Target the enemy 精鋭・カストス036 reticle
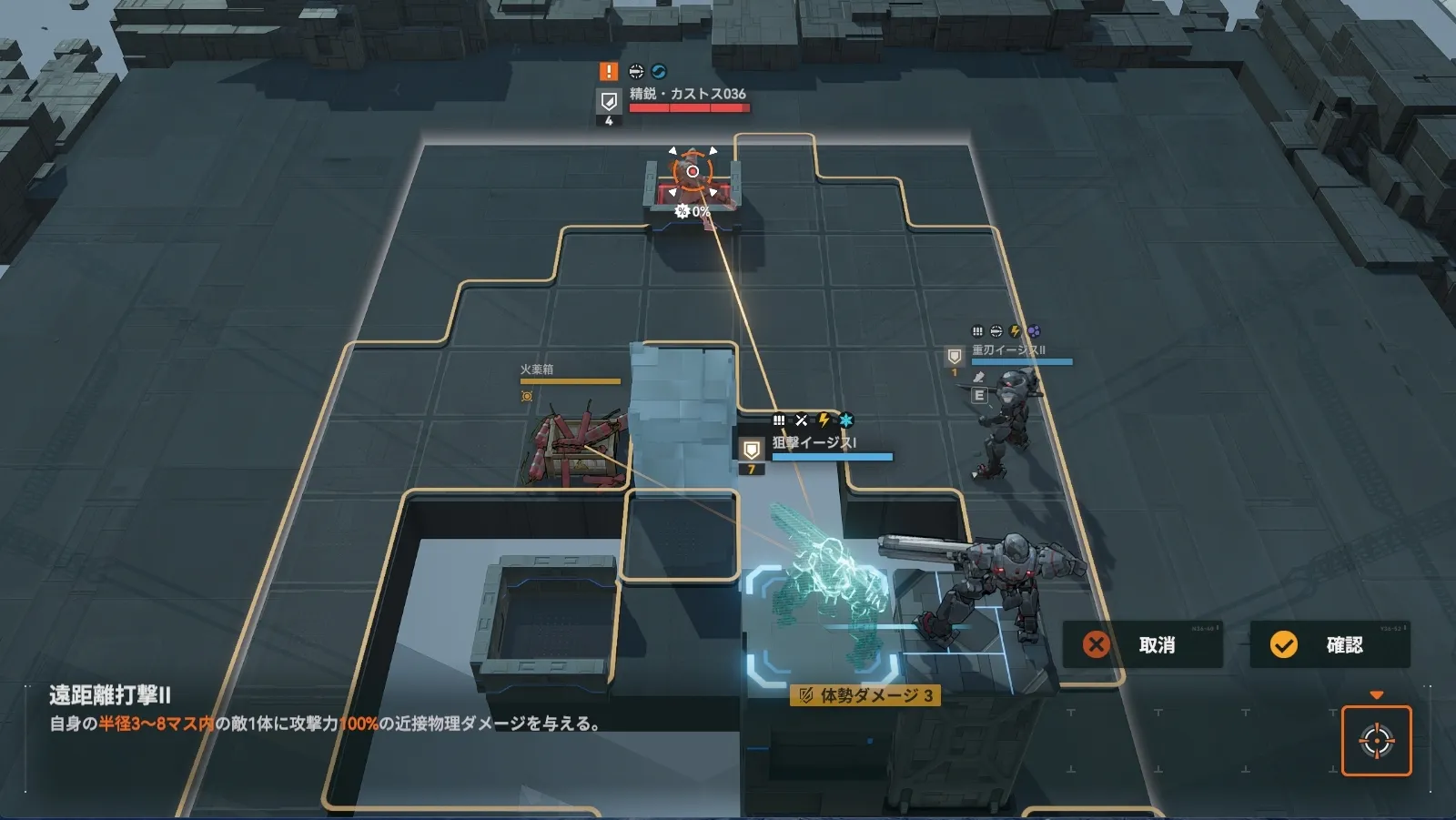Viewport: 1456px width, 820px height. [693, 172]
